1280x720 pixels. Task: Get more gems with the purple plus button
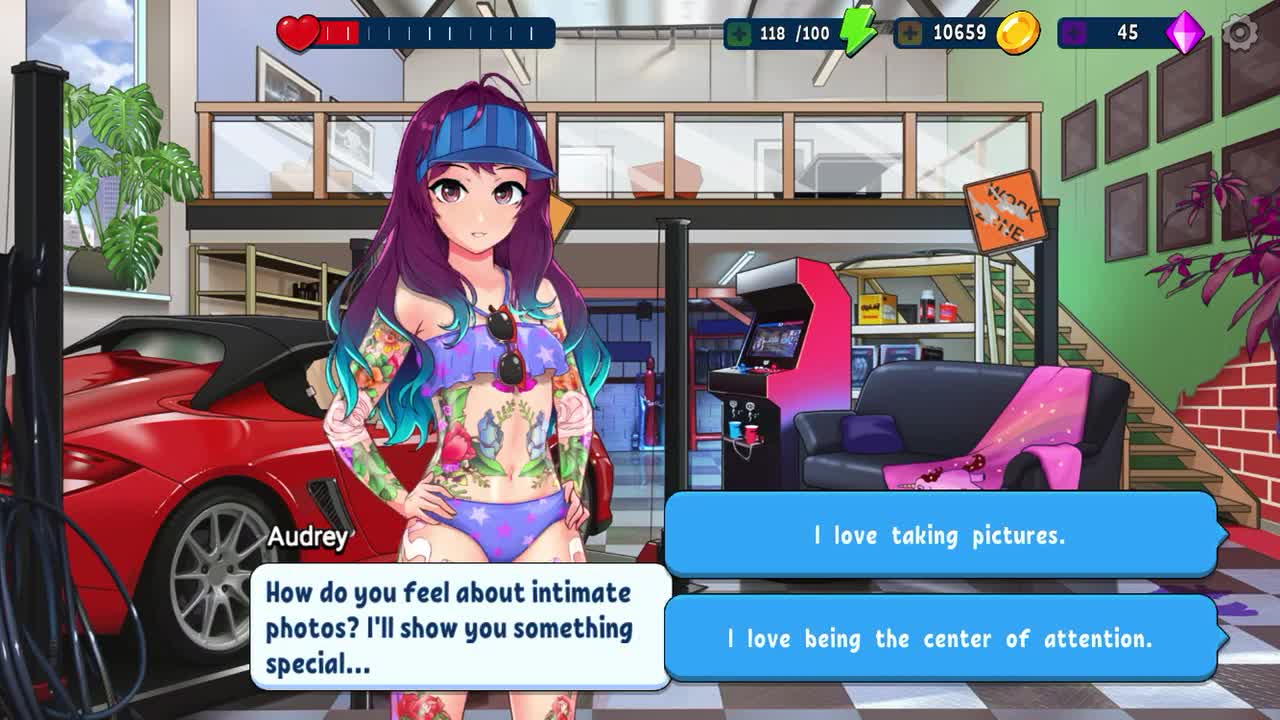(1075, 33)
